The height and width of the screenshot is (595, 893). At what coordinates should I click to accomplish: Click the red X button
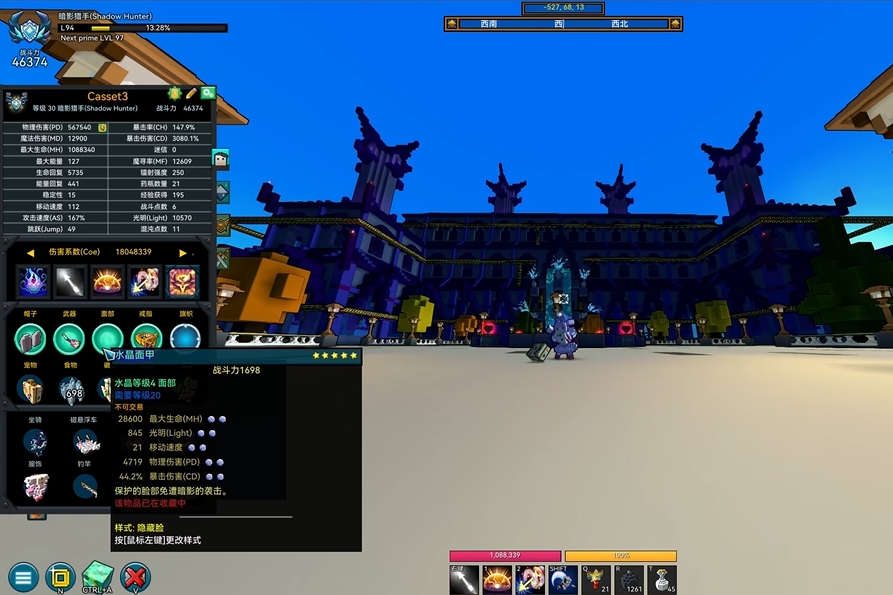[135, 576]
